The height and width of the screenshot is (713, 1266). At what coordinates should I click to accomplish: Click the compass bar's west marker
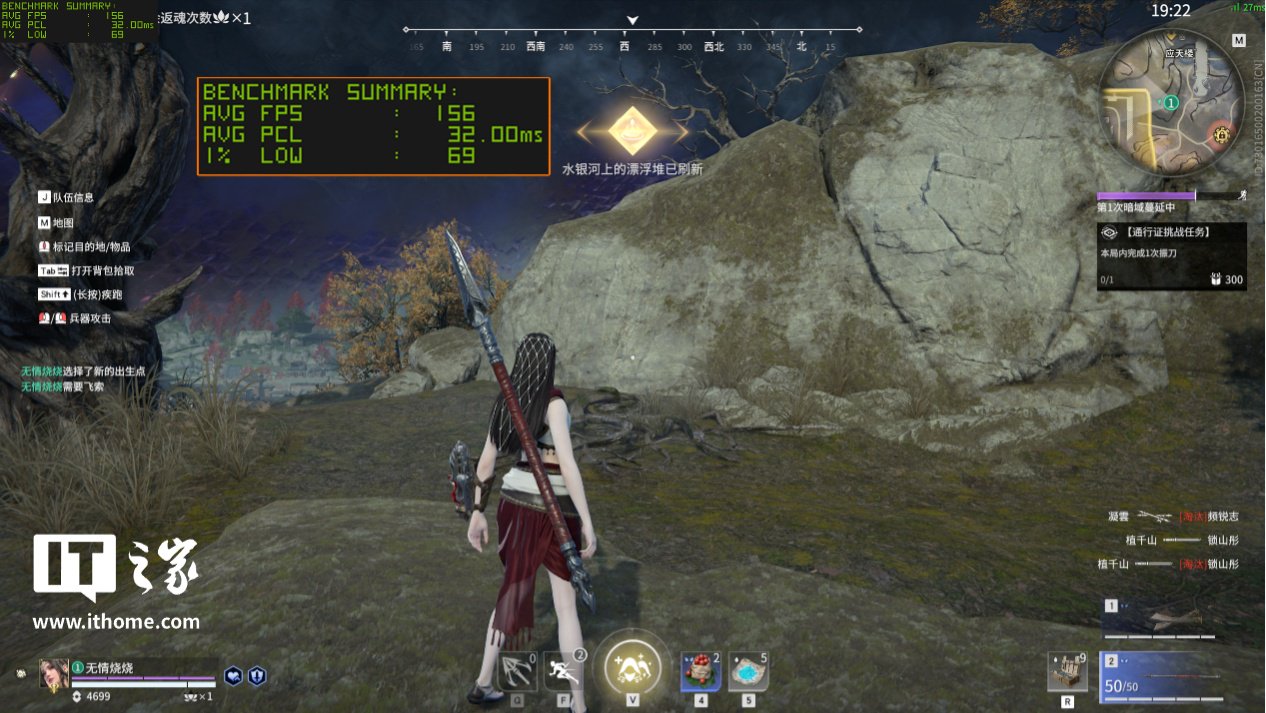[x=625, y=46]
